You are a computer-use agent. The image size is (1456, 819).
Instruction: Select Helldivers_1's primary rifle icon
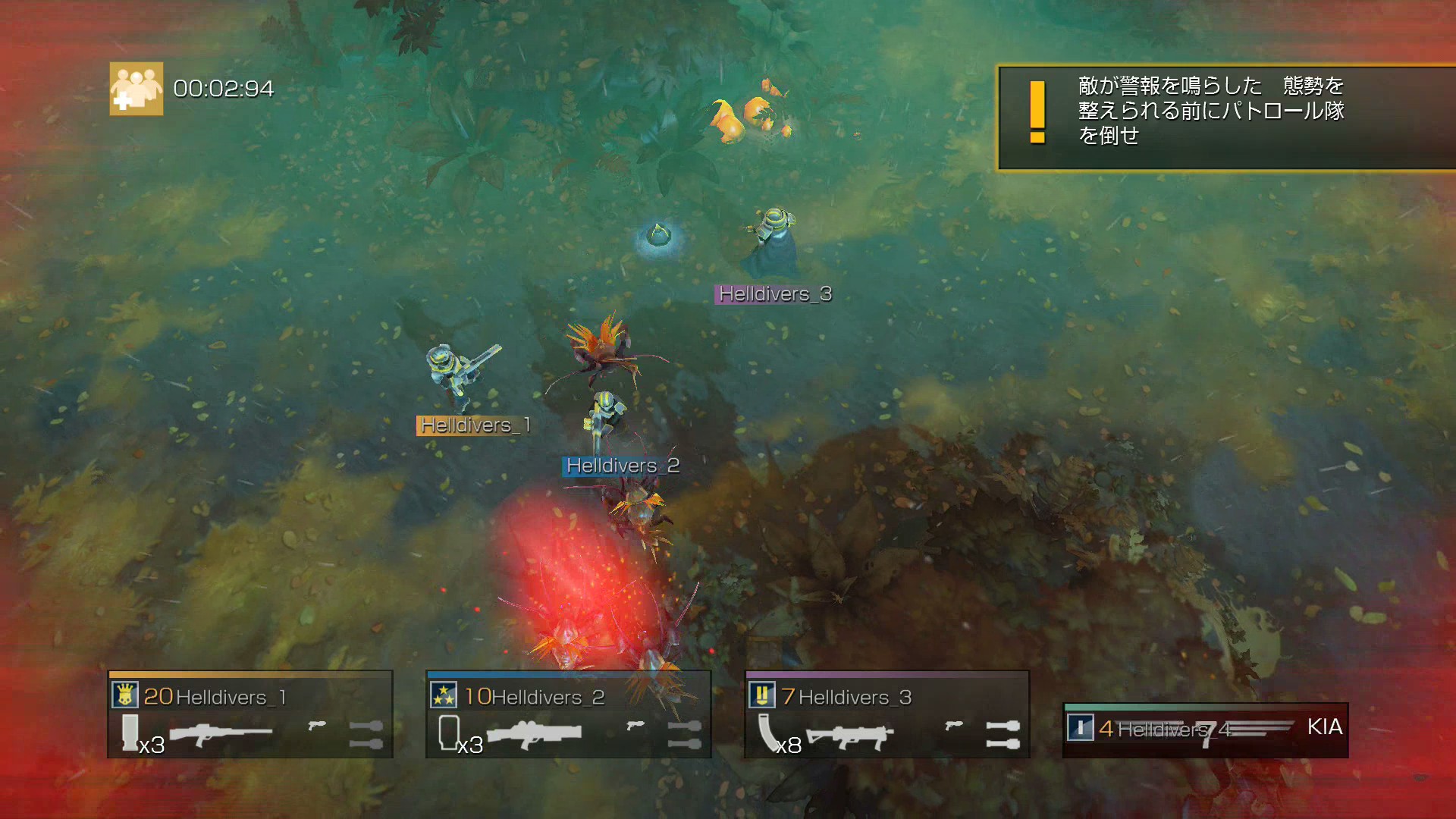click(x=220, y=734)
